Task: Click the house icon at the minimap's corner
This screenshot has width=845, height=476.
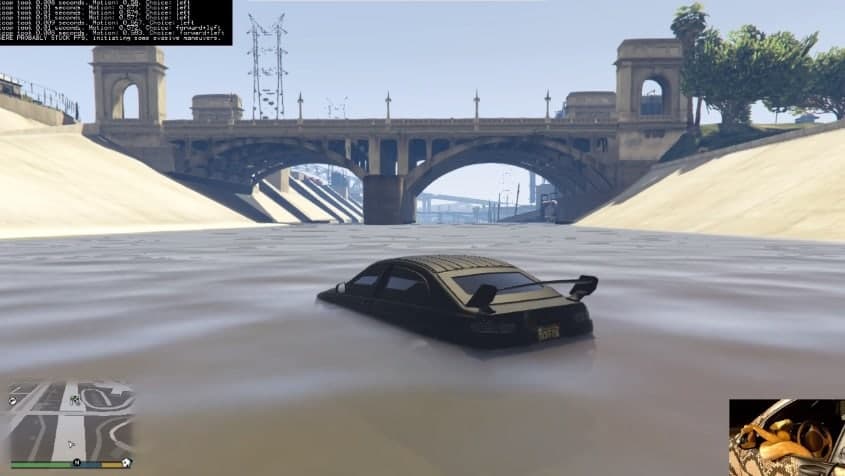Action: (x=127, y=462)
